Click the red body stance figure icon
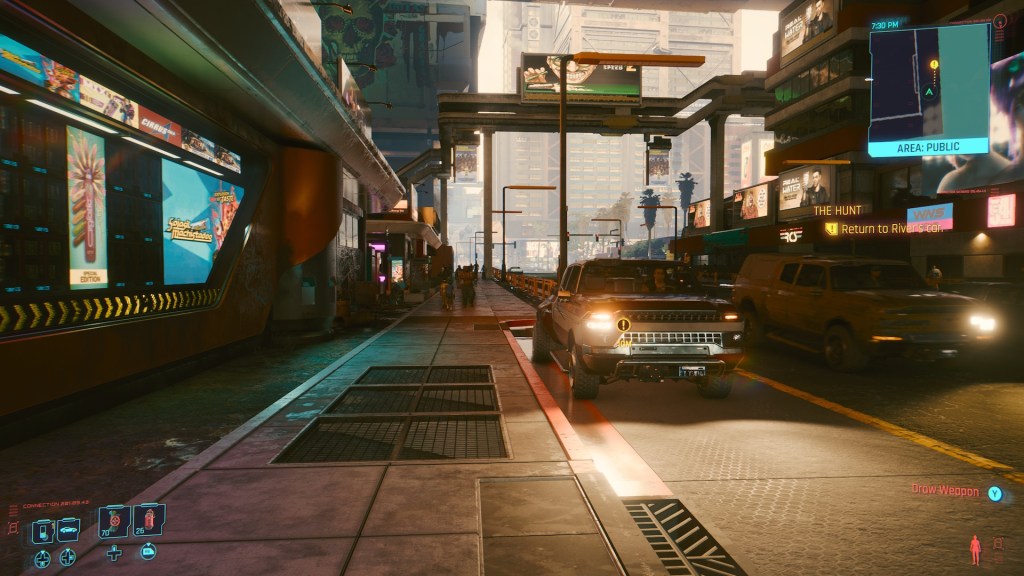The image size is (1024, 576). point(974,549)
